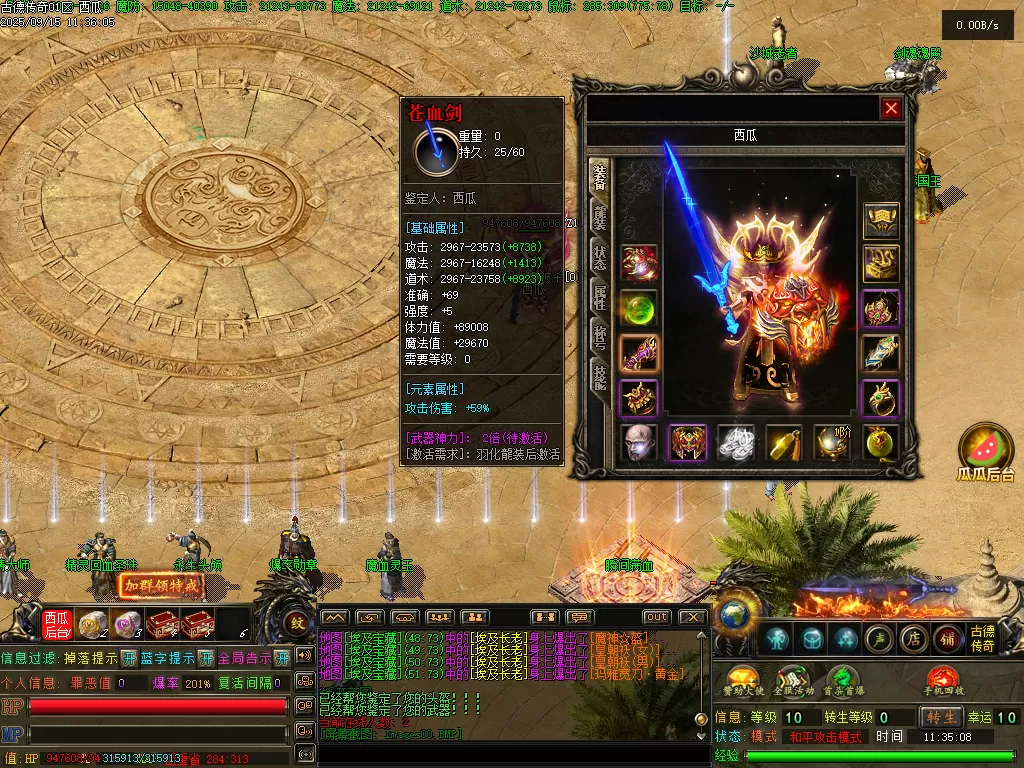1024x768 pixels.
Task: Select the white chain equipment slot
Action: [x=735, y=442]
